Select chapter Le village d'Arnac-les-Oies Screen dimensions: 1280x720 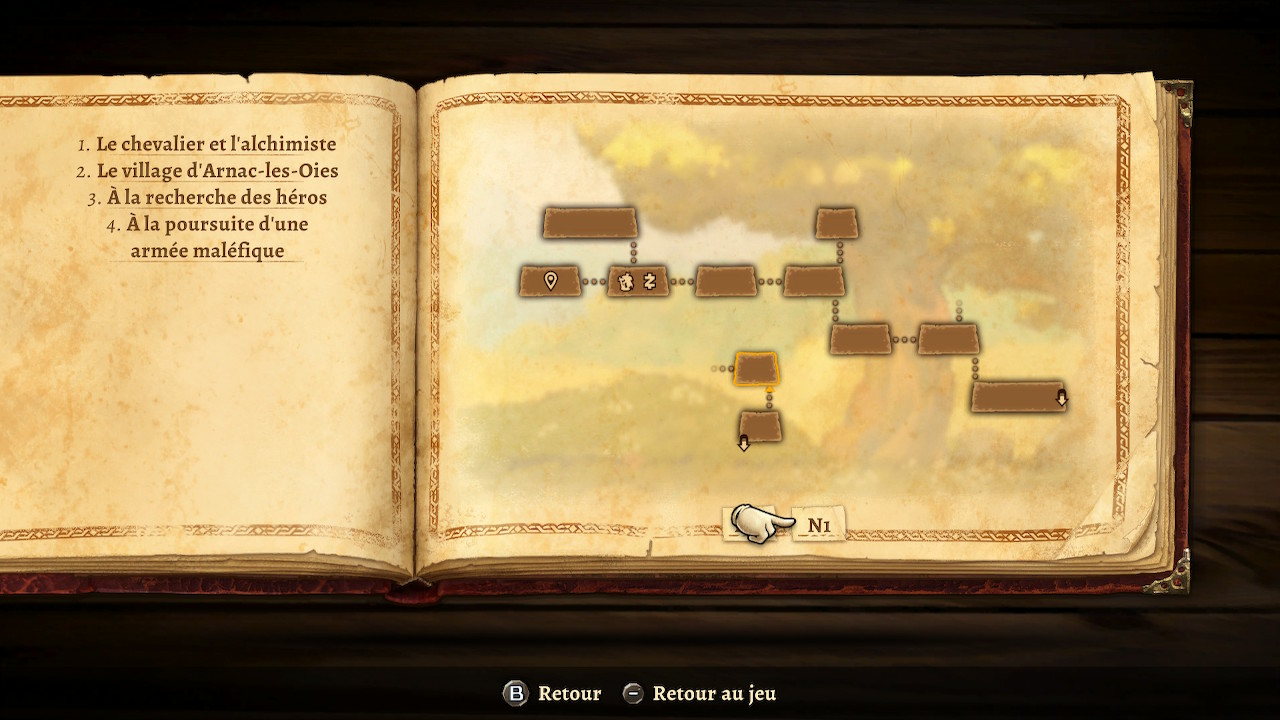click(217, 171)
